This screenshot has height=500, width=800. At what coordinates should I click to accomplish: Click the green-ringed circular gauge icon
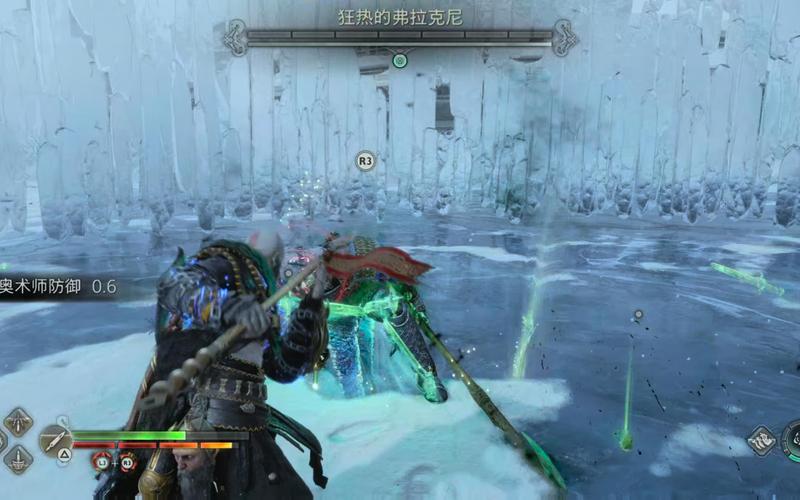click(x=793, y=440)
